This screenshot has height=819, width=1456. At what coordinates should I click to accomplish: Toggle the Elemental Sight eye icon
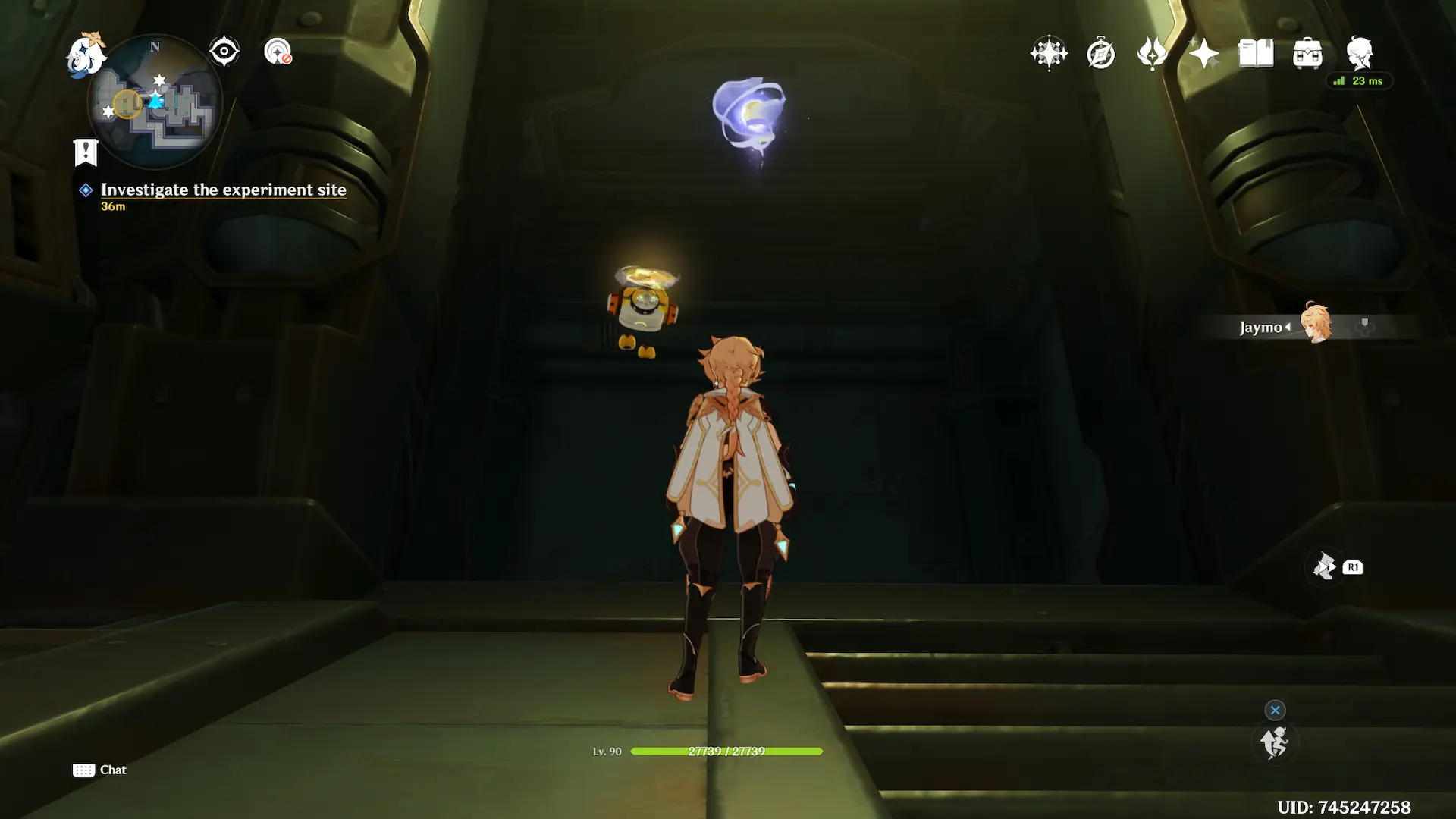(x=224, y=52)
